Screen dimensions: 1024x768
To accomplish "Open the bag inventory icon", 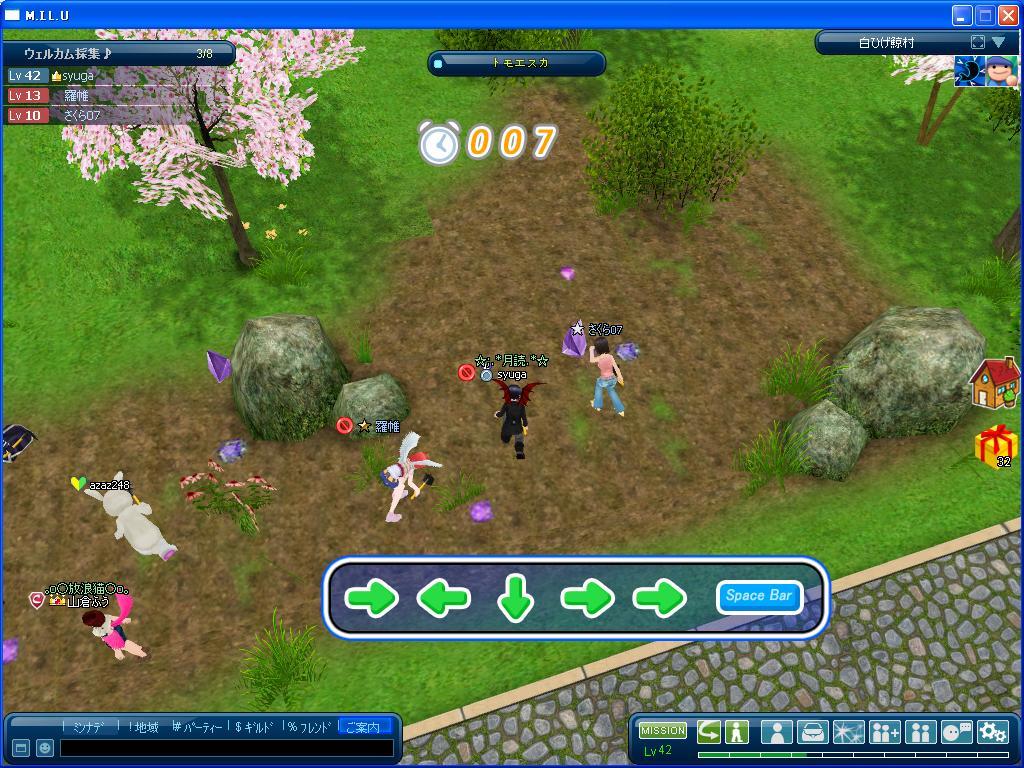I will pyautogui.click(x=812, y=732).
